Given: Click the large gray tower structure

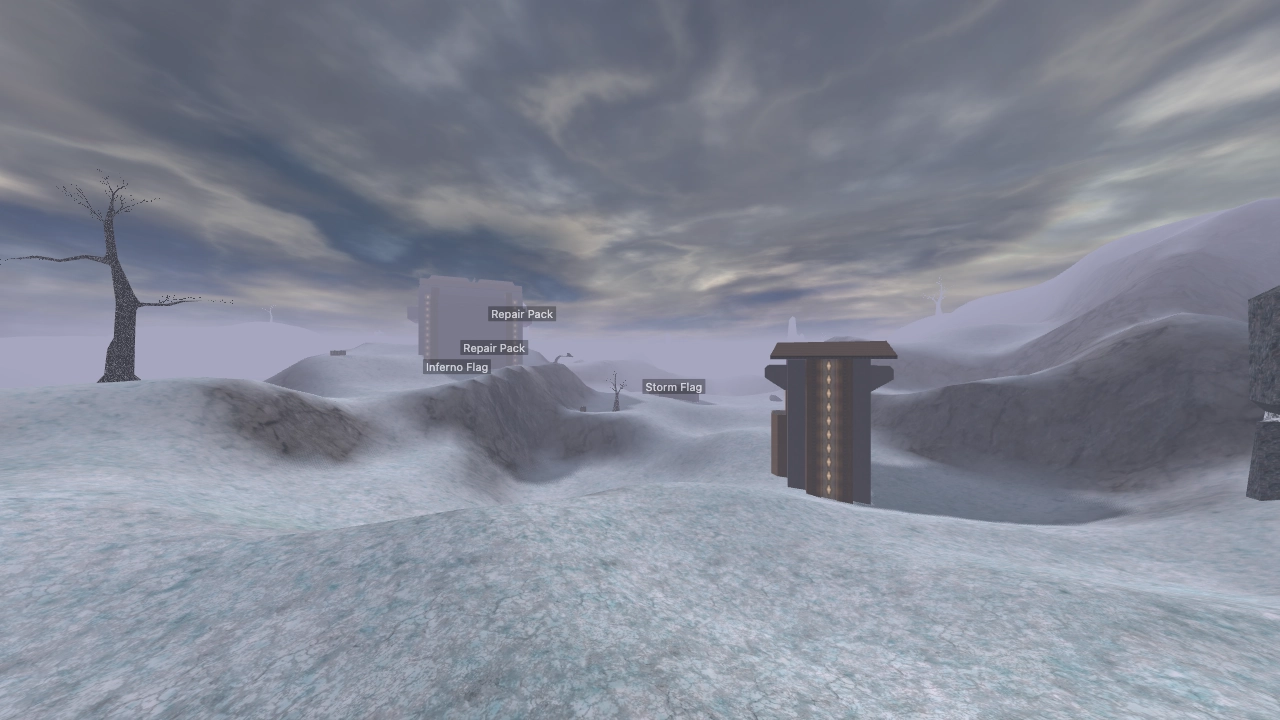Looking at the screenshot, I should (830, 430).
